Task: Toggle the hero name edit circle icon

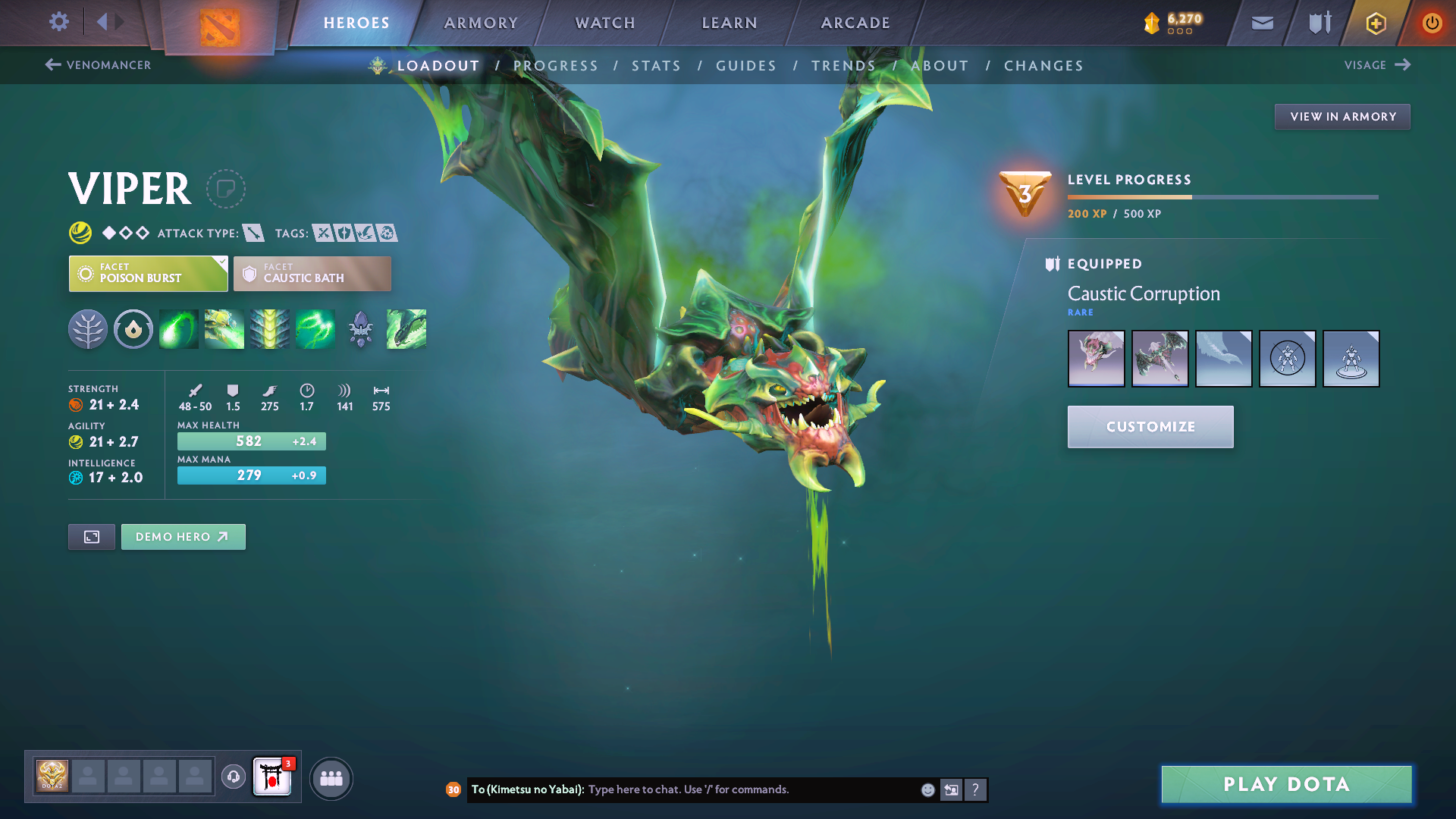Action: [x=225, y=189]
